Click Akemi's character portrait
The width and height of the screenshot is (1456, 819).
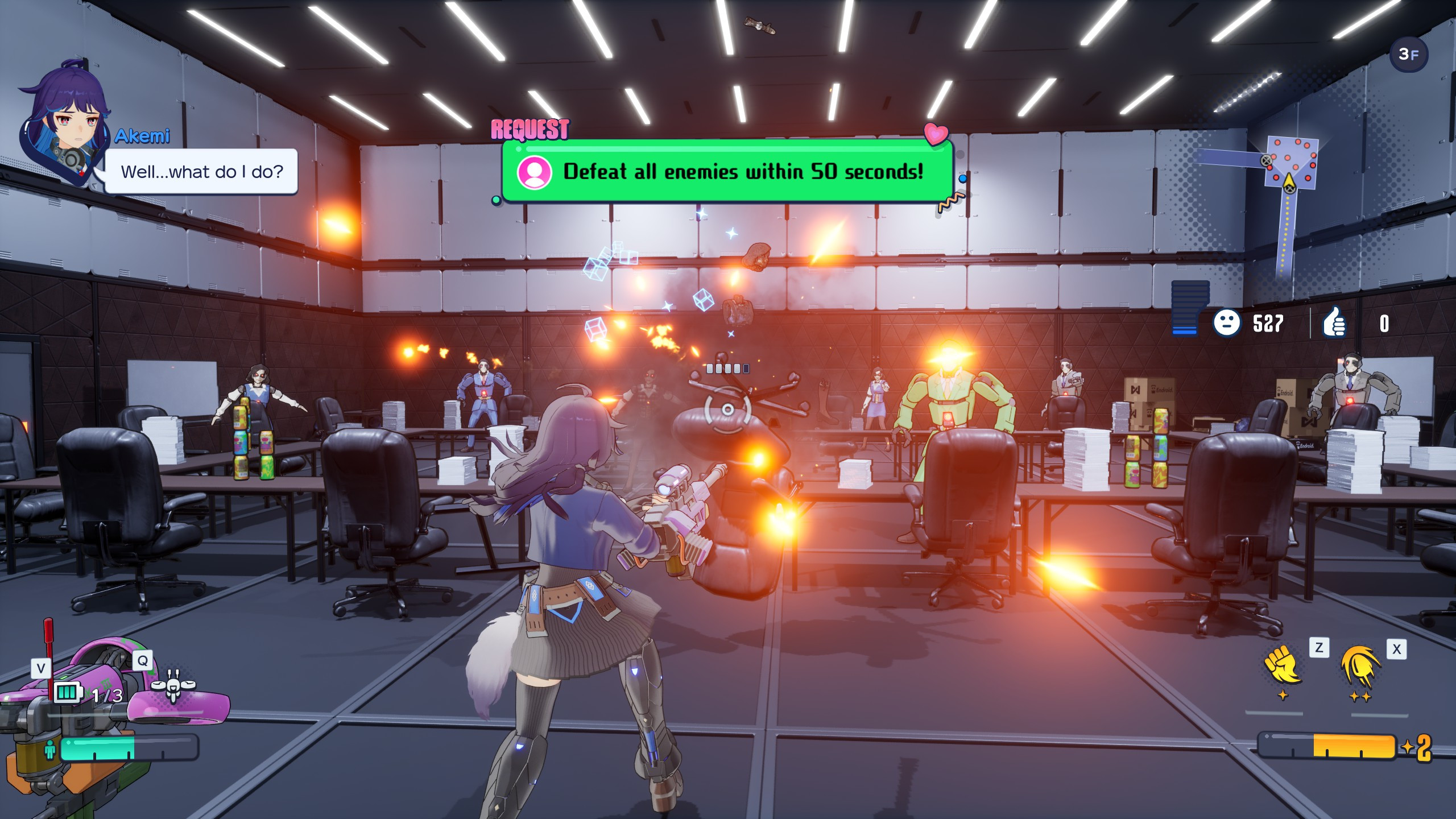click(x=67, y=125)
